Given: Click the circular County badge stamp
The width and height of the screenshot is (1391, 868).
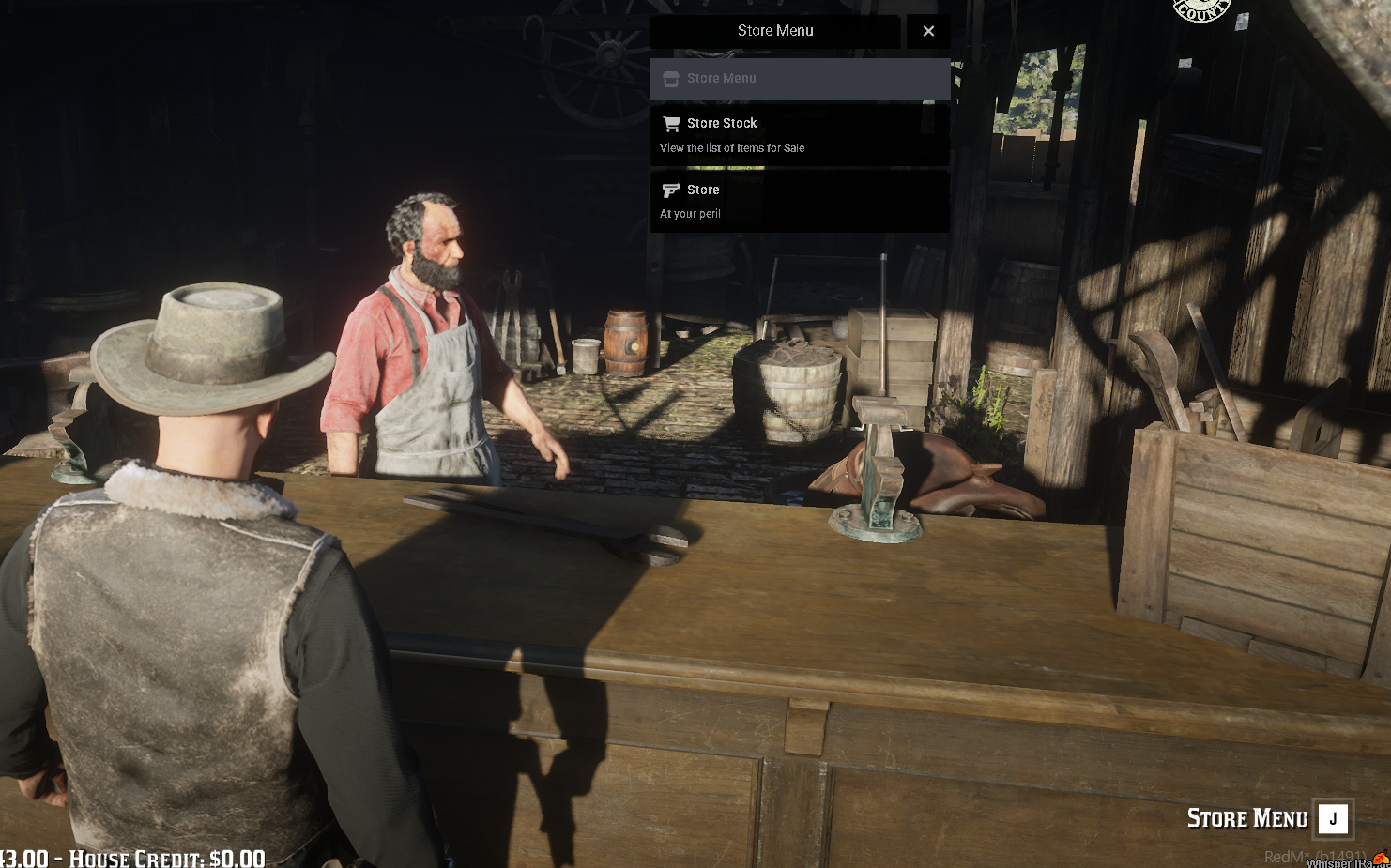Looking at the screenshot, I should pyautogui.click(x=1200, y=8).
